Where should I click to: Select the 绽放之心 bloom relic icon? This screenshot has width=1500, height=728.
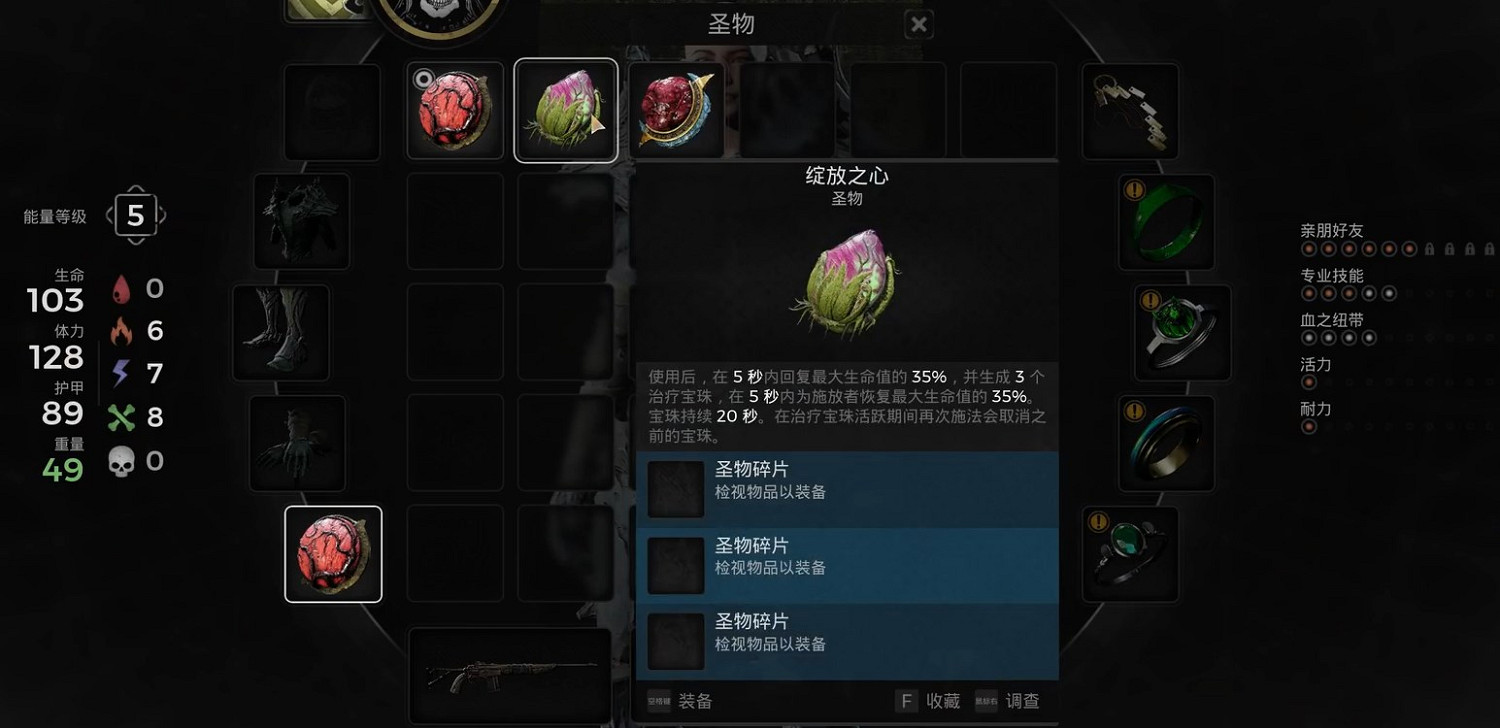point(565,110)
